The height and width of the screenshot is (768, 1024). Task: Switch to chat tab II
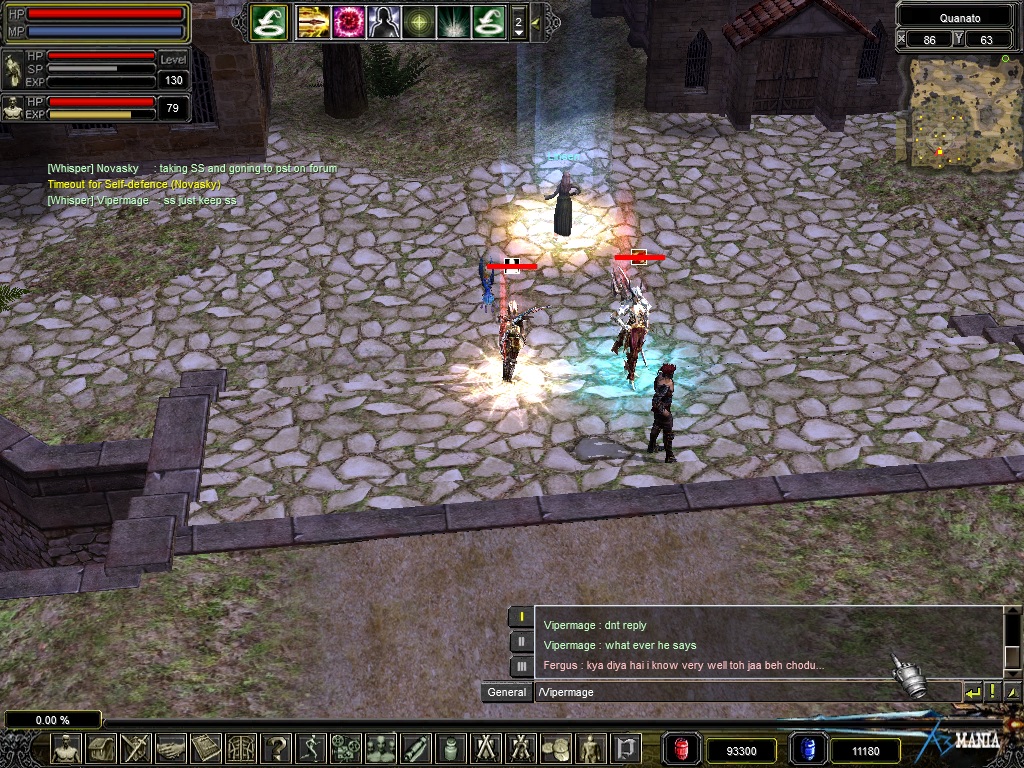pos(521,642)
